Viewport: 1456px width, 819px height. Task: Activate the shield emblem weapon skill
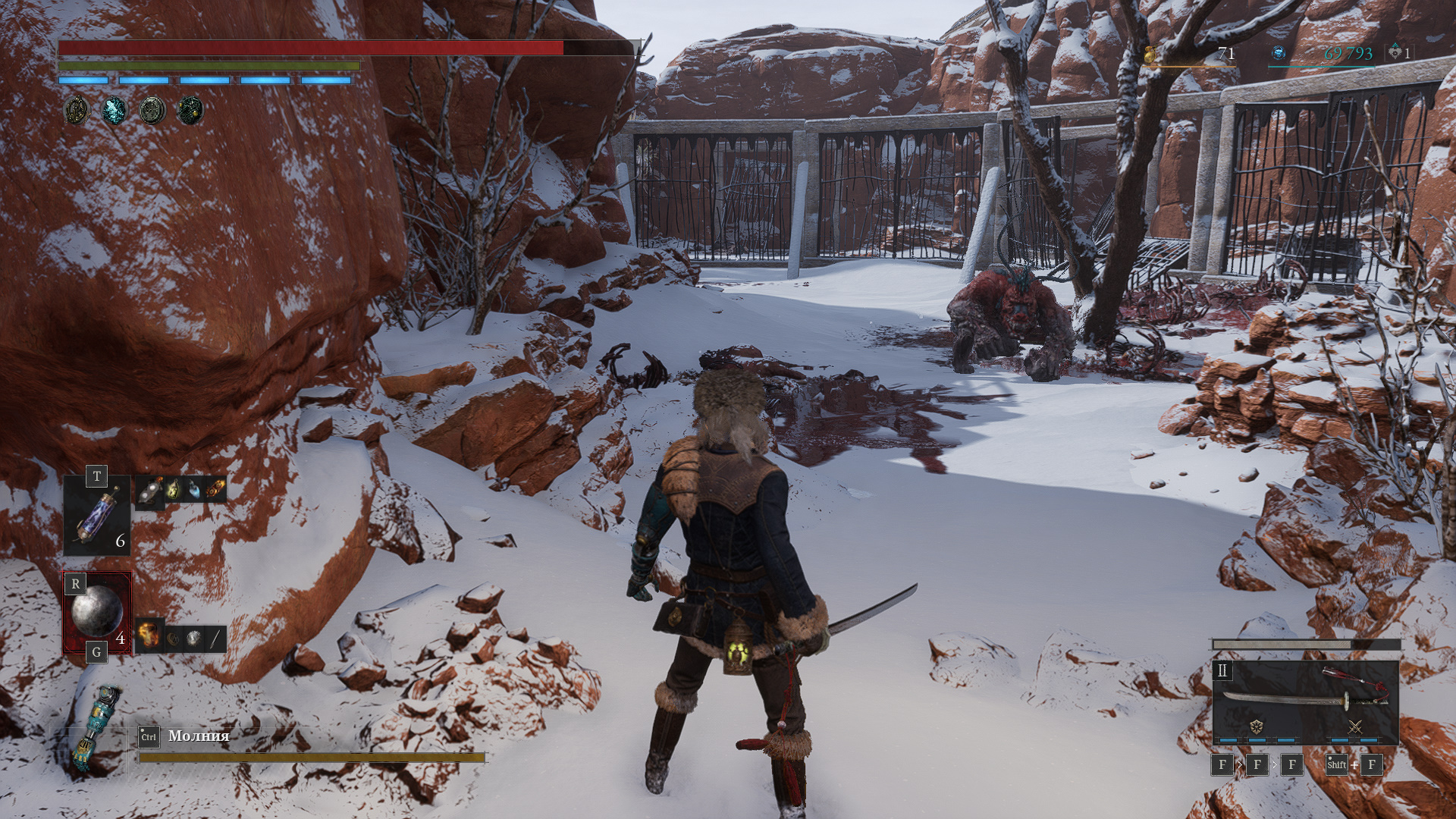point(1257,726)
